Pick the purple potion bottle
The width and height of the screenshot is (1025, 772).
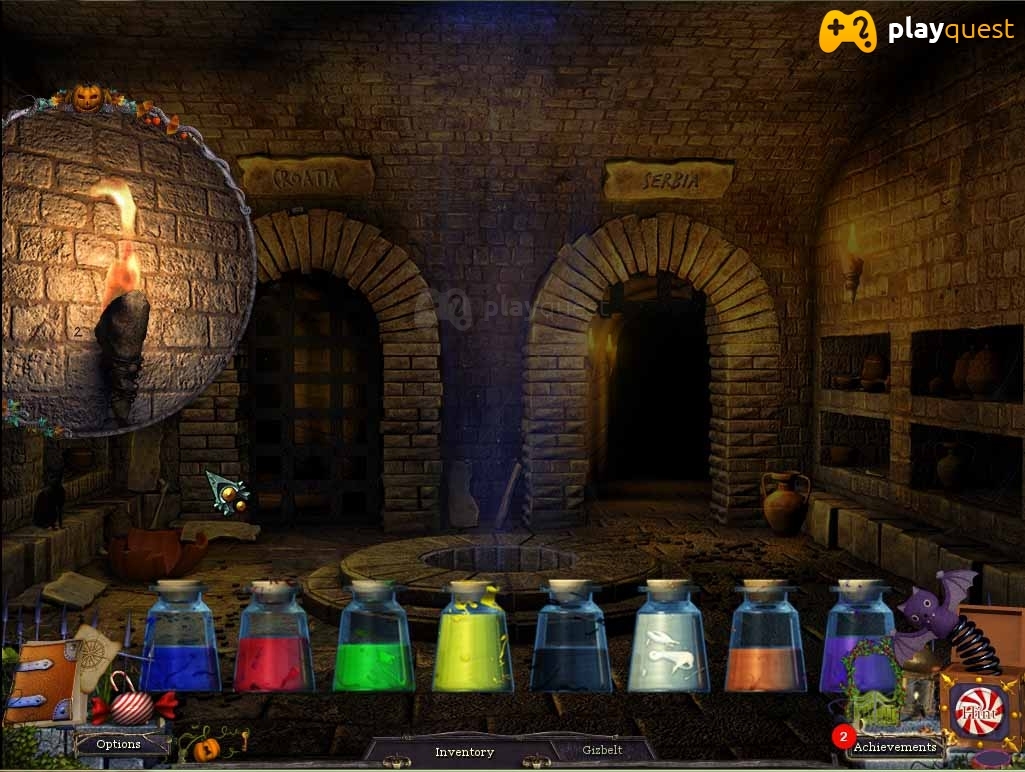tap(856, 640)
